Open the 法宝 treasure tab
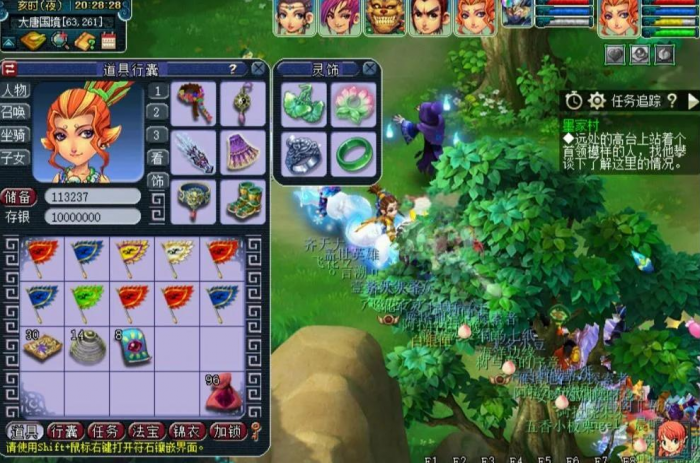The height and width of the screenshot is (463, 700). point(147,431)
